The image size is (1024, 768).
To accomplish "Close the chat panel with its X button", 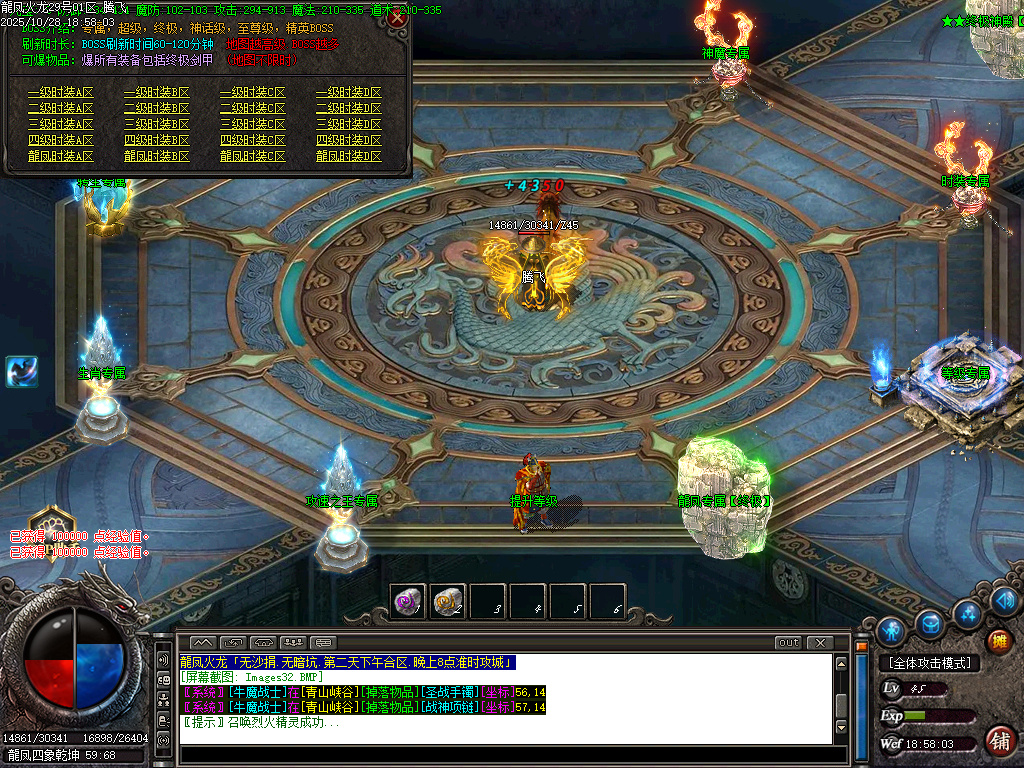I will (x=820, y=643).
